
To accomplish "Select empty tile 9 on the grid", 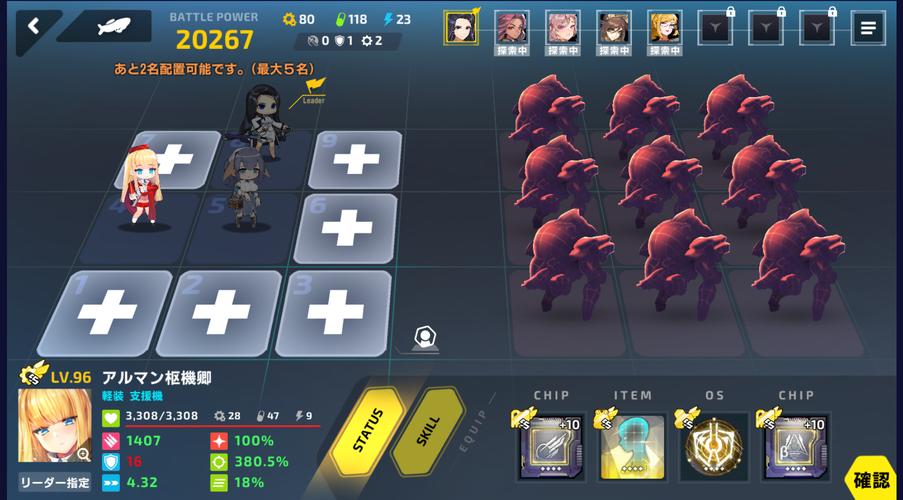I will click(355, 159).
